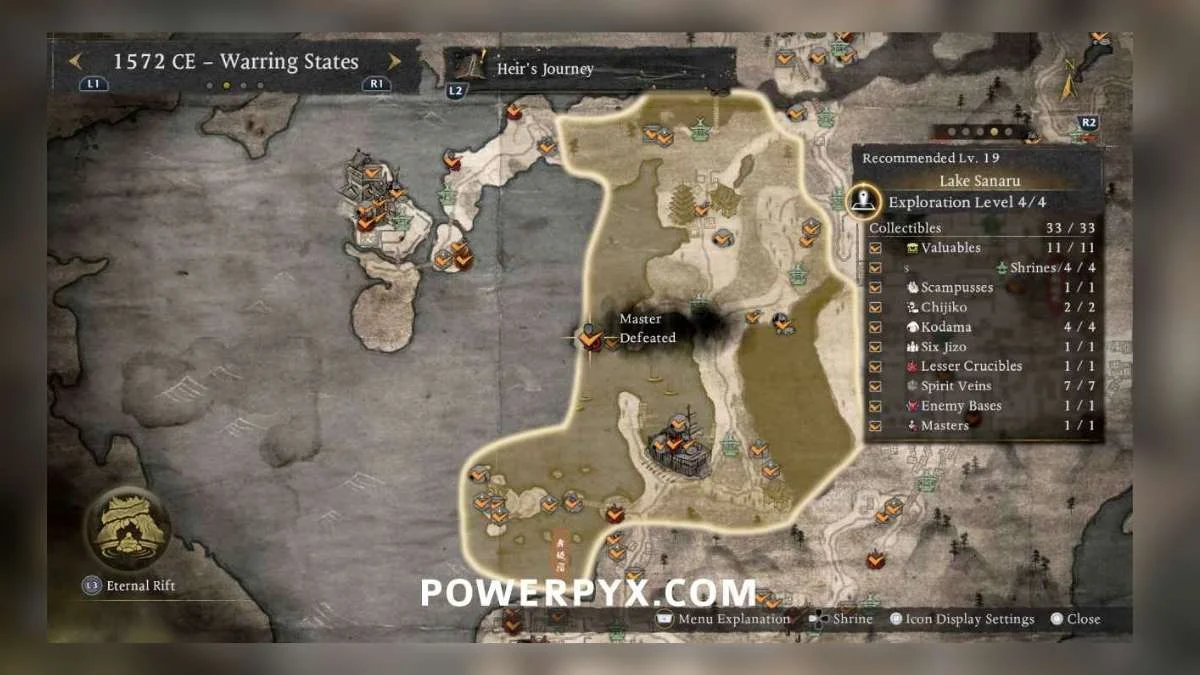The height and width of the screenshot is (675, 1200).
Task: Open the Heir's Journey mission entry
Action: click(x=545, y=69)
